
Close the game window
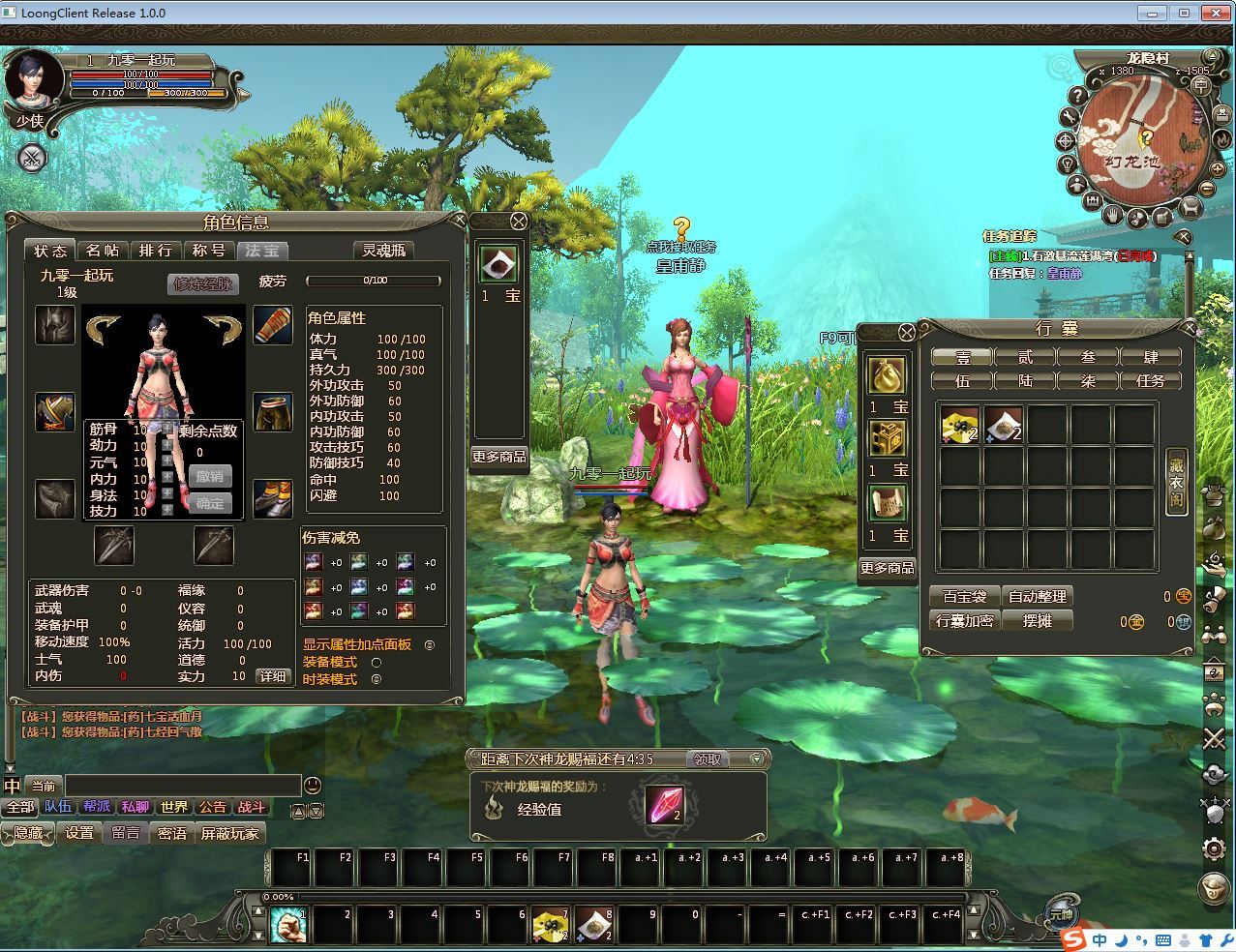click(1214, 13)
